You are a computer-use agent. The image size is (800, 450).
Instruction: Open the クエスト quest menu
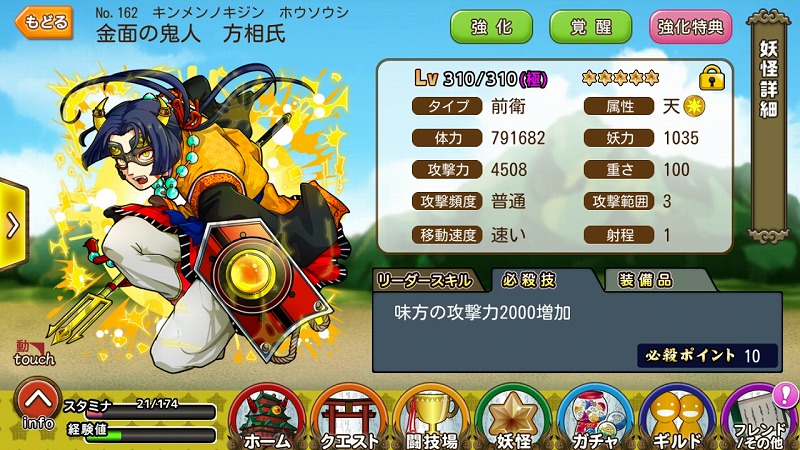(x=348, y=418)
